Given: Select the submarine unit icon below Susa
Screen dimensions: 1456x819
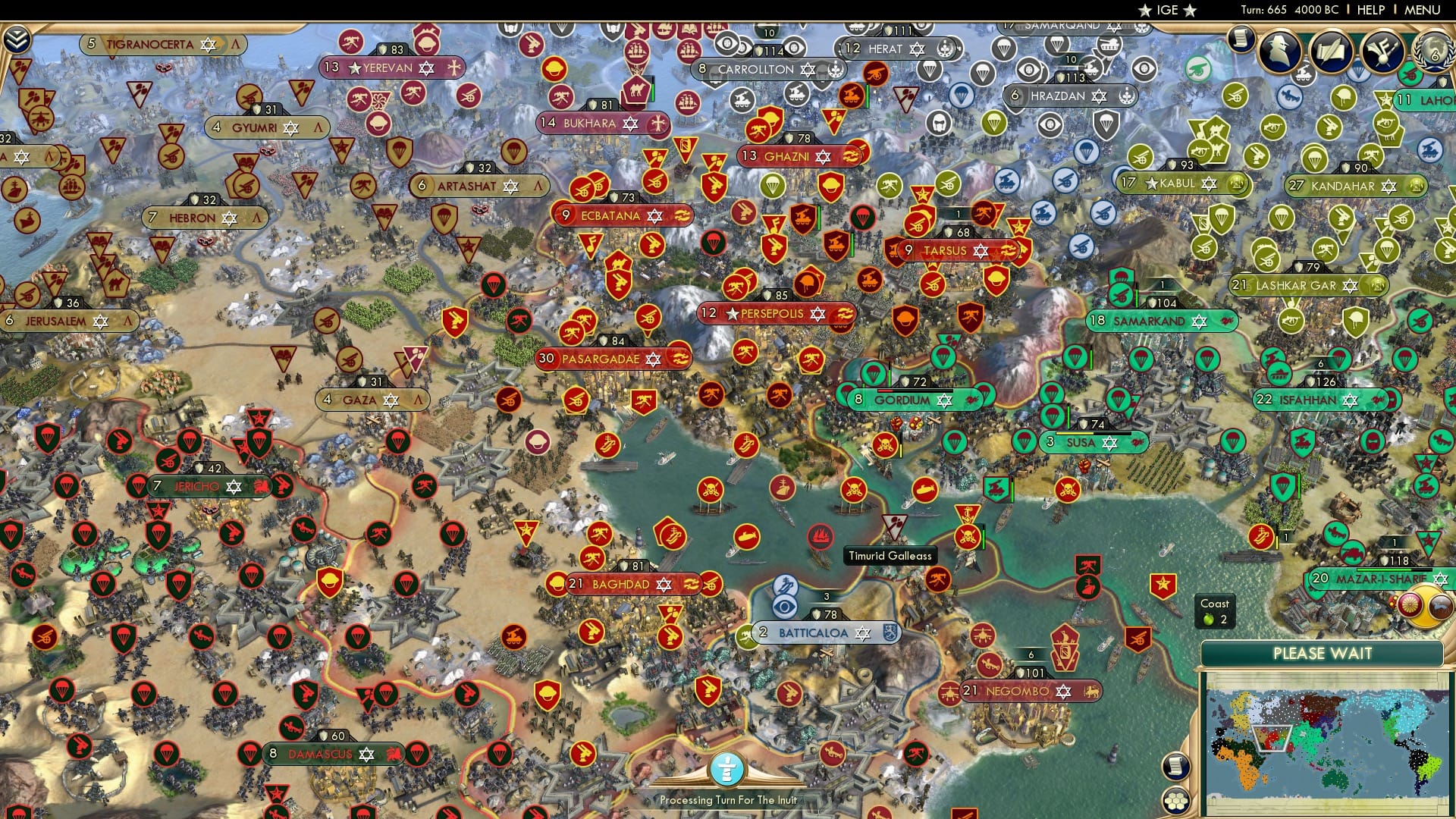Looking at the screenshot, I should point(925,491).
